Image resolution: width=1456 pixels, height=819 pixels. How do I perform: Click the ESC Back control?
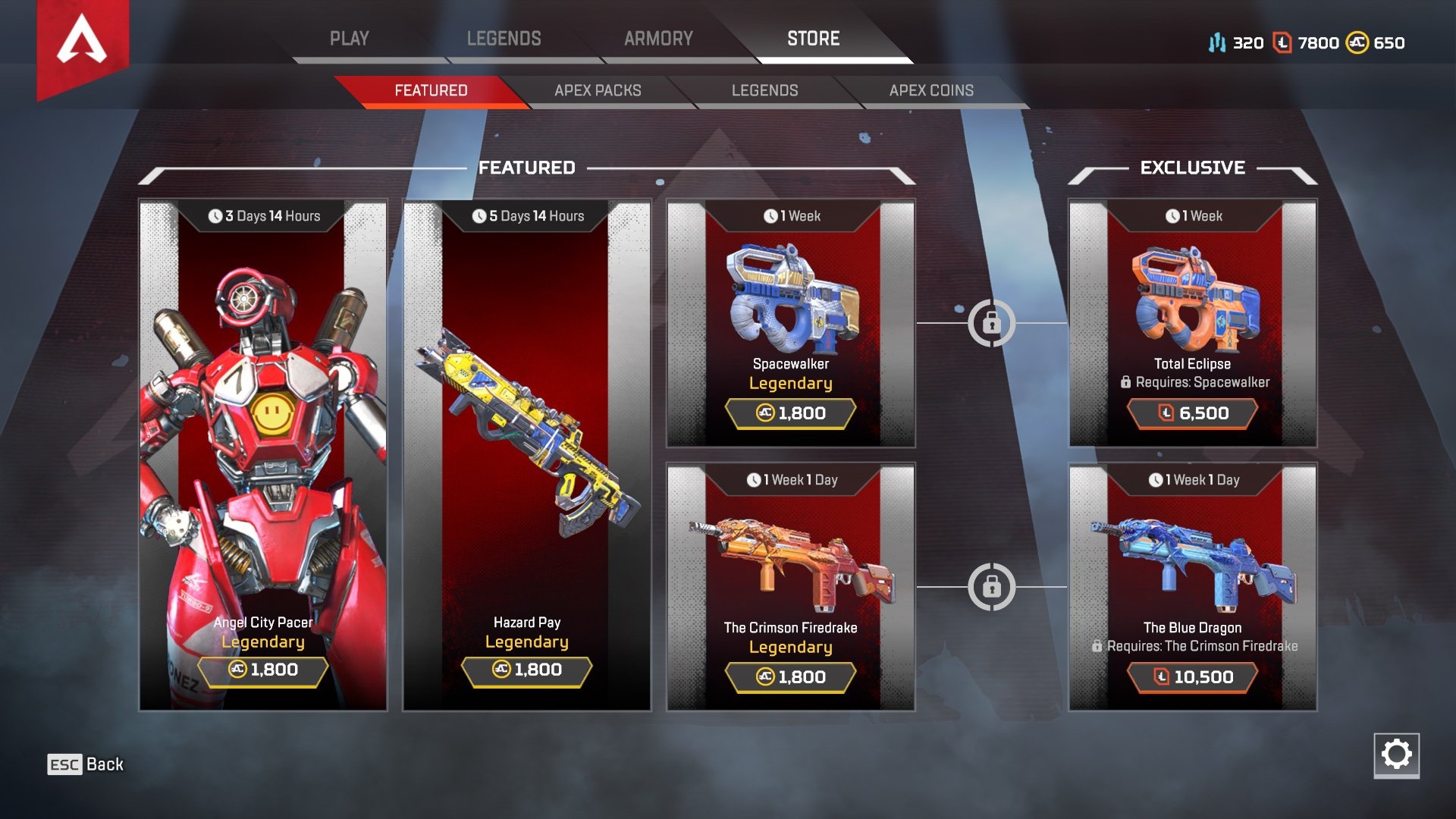click(x=83, y=764)
